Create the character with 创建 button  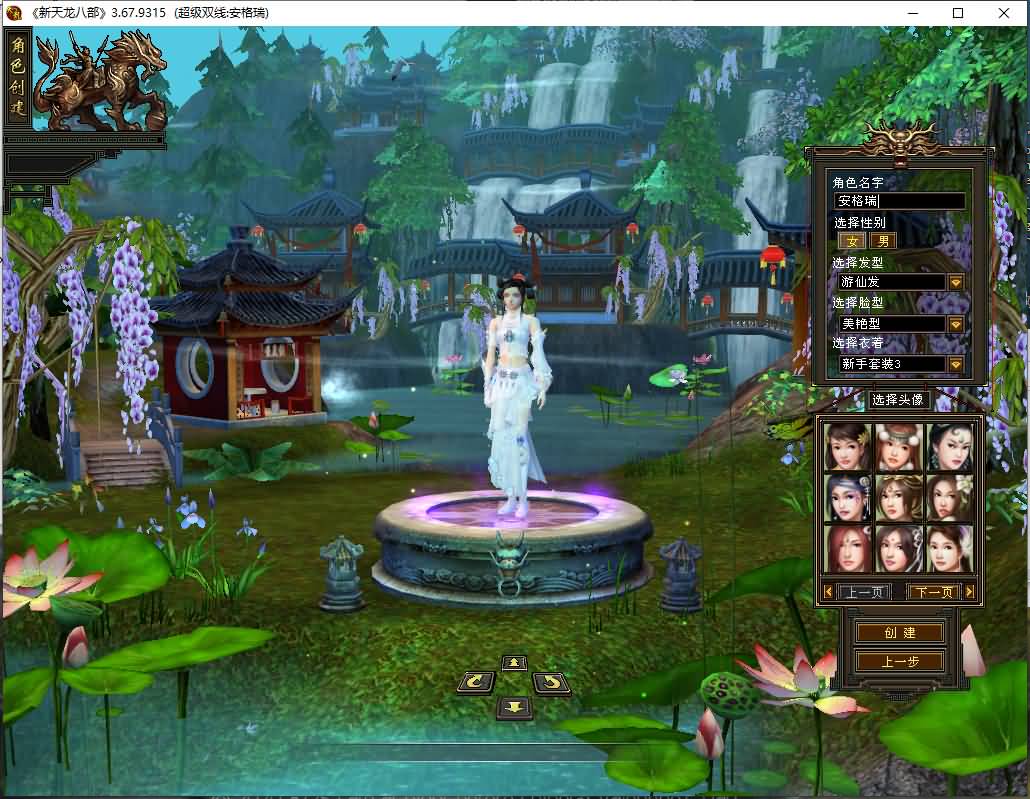[x=900, y=633]
